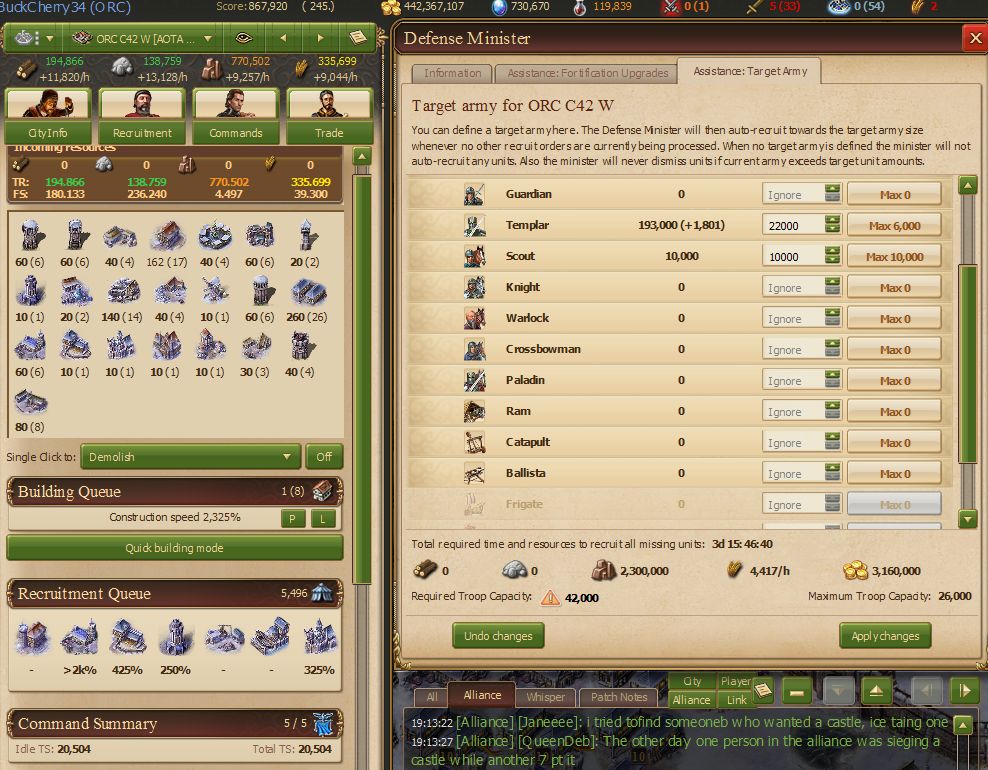Open the Recruitment menu
This screenshot has height=770, width=988.
pyautogui.click(x=142, y=132)
